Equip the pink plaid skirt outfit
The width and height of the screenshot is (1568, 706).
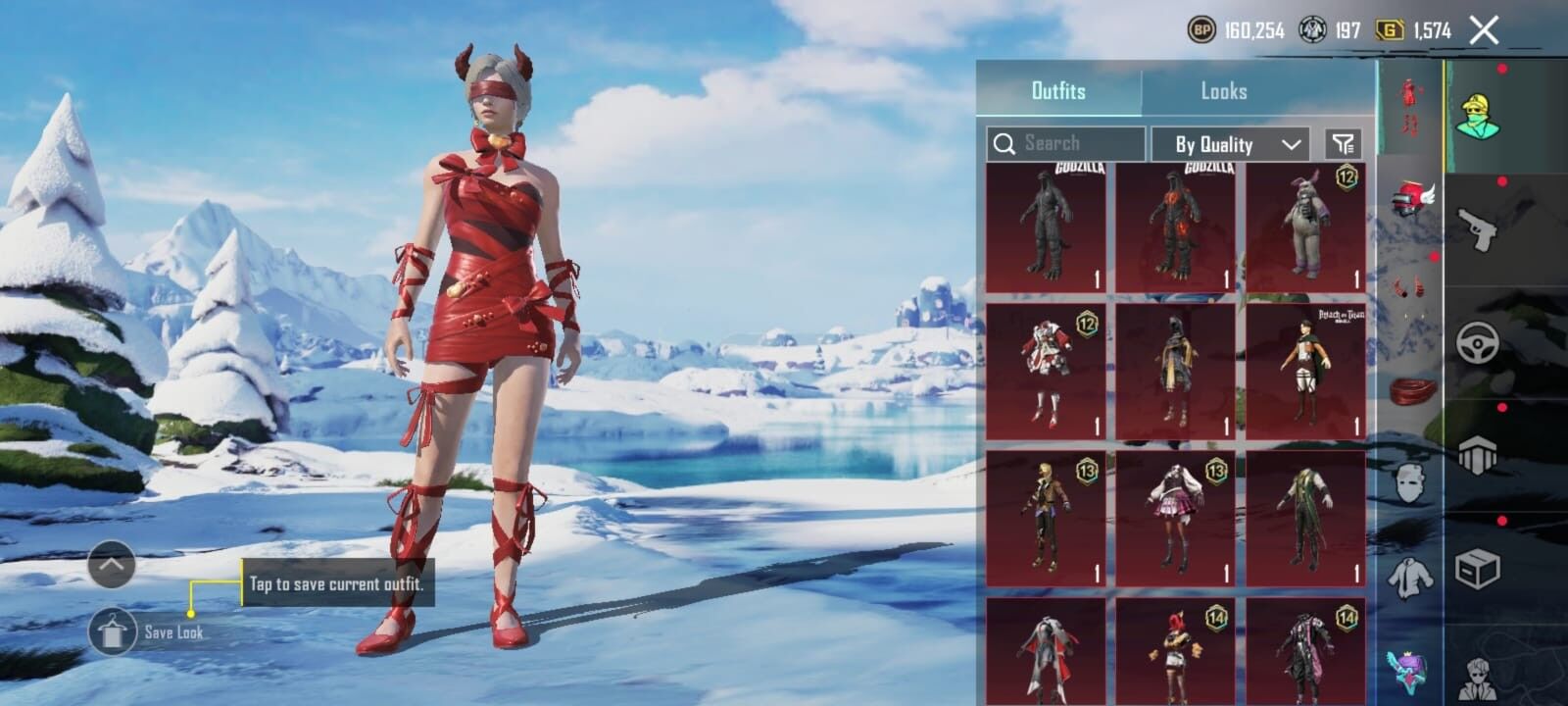pyautogui.click(x=1175, y=518)
